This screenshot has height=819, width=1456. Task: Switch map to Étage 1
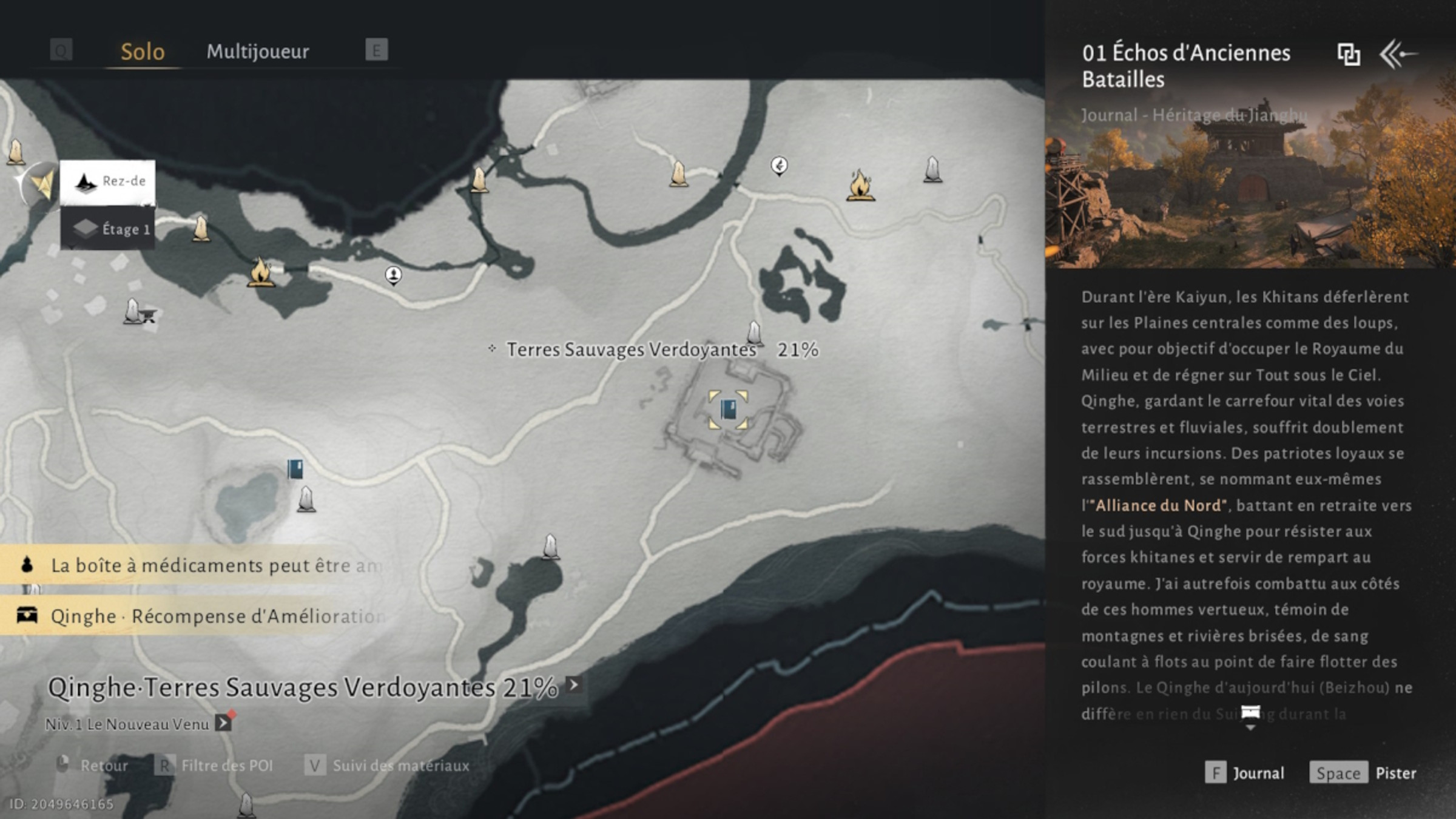coord(108,229)
